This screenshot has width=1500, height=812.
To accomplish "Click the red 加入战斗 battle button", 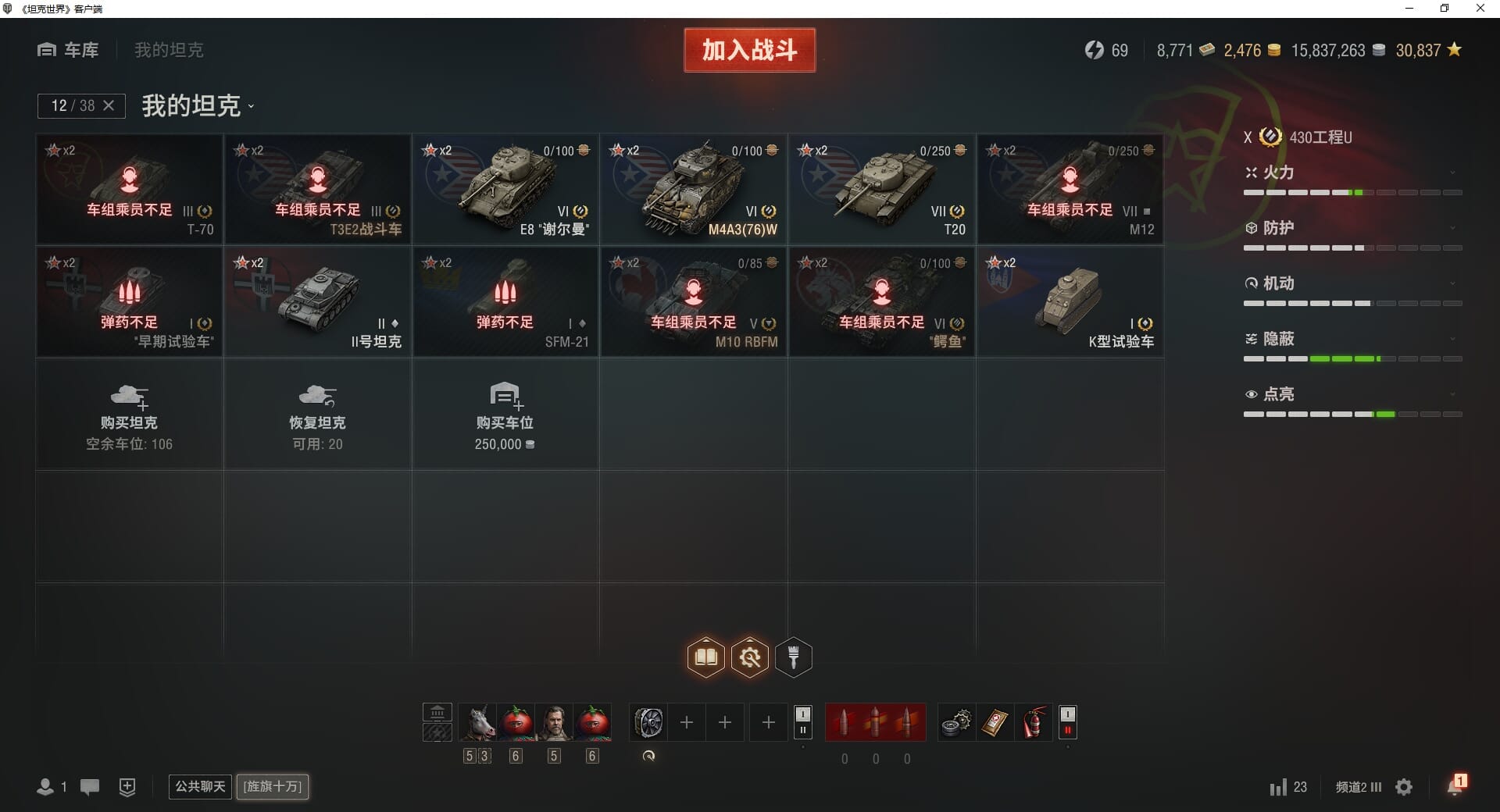I will click(x=749, y=50).
